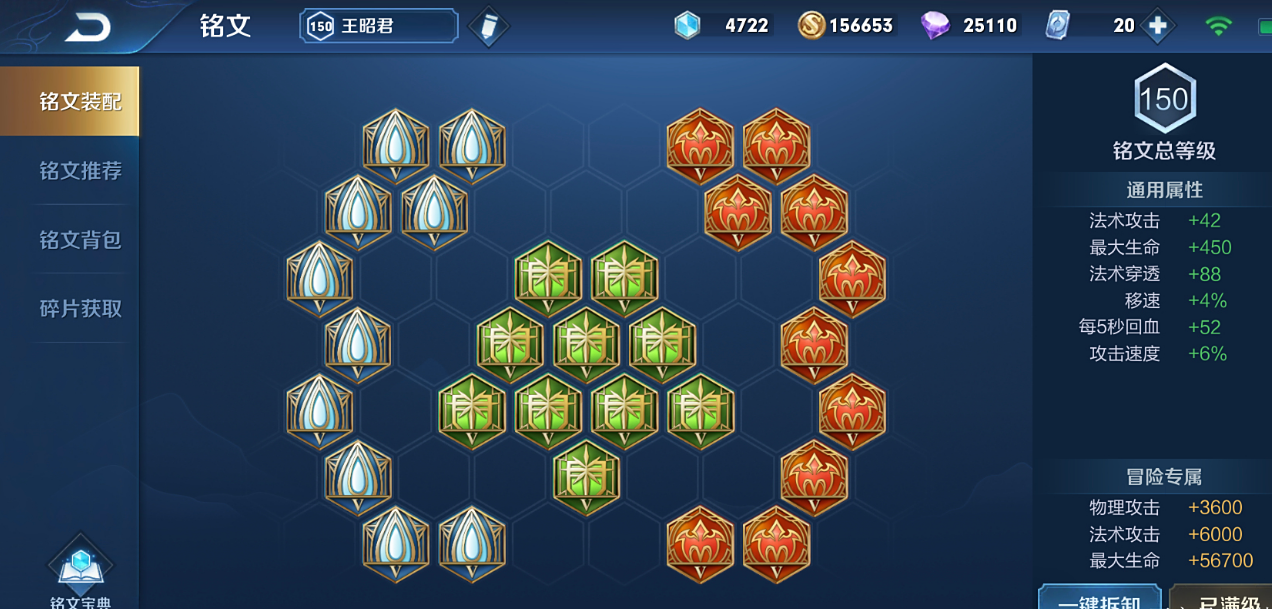Viewport: 1272px width, 609px height.
Task: Add more rune tickets with plus button
Action: tap(1158, 26)
